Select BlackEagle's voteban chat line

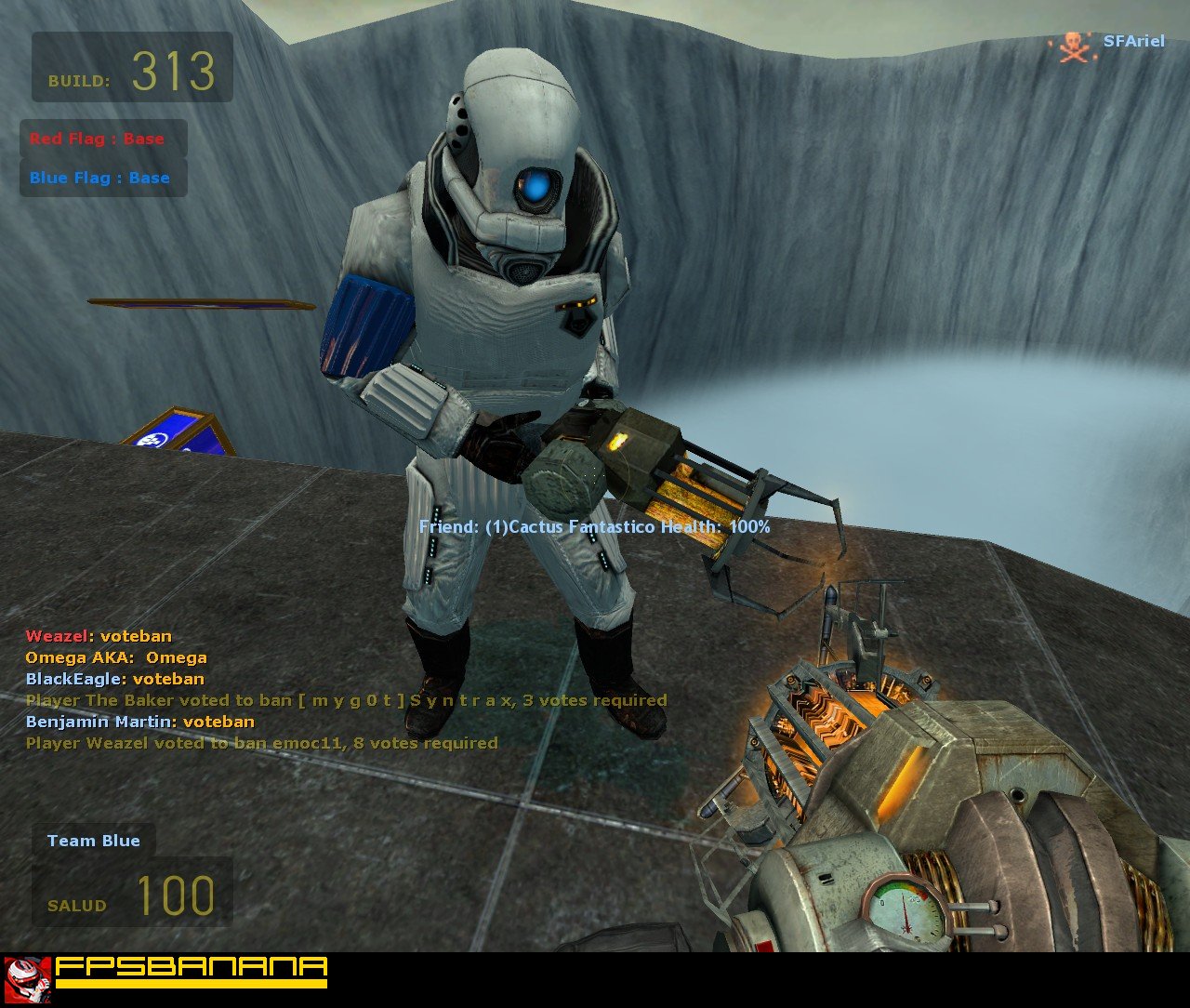point(115,679)
